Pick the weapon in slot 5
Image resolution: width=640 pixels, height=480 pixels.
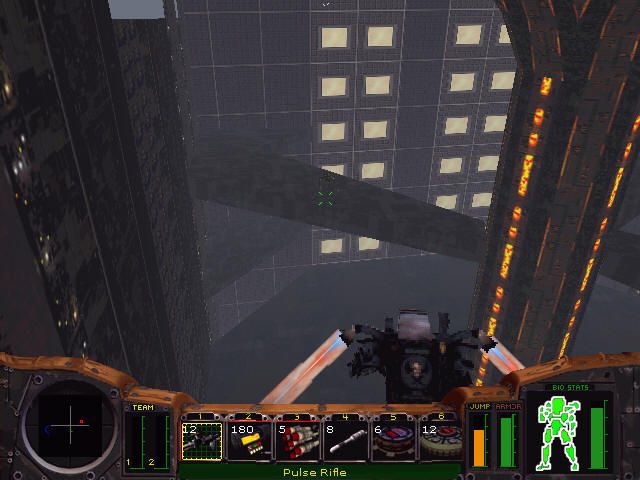coord(394,440)
